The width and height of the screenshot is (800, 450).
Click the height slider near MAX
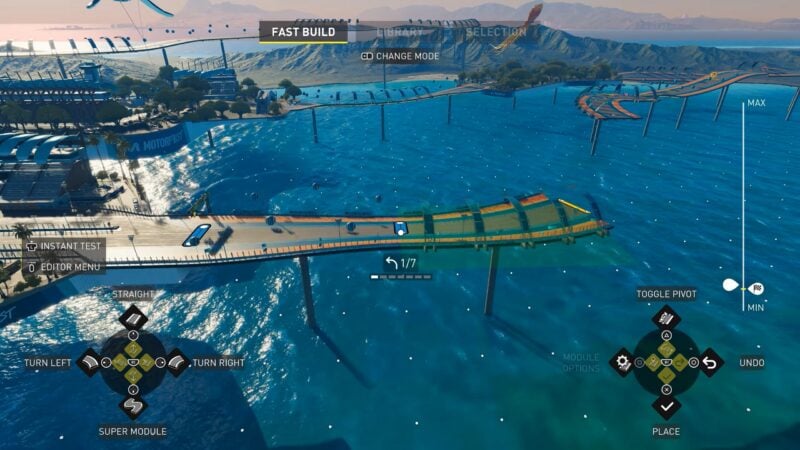pos(743,112)
